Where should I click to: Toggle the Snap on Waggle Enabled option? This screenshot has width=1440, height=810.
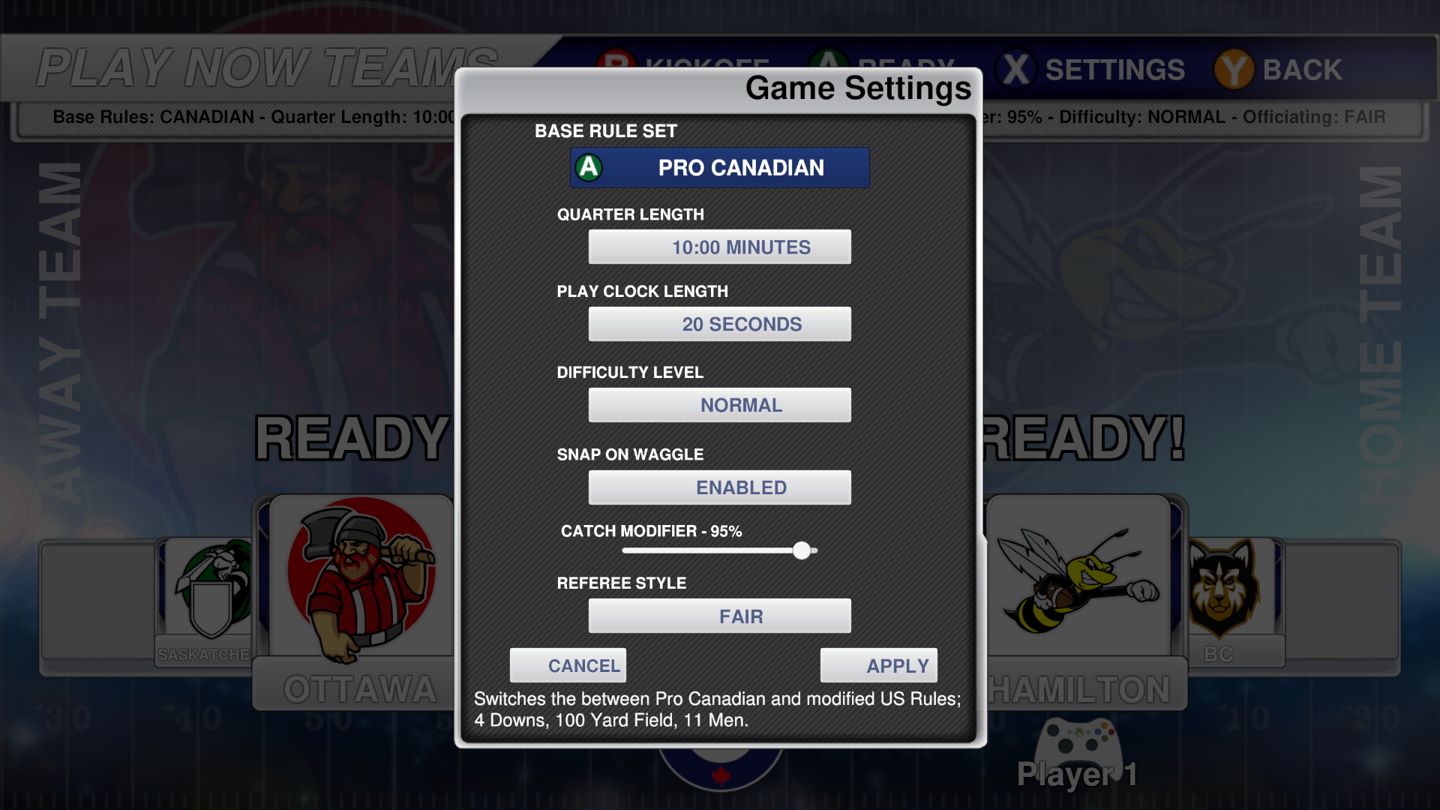coord(720,487)
